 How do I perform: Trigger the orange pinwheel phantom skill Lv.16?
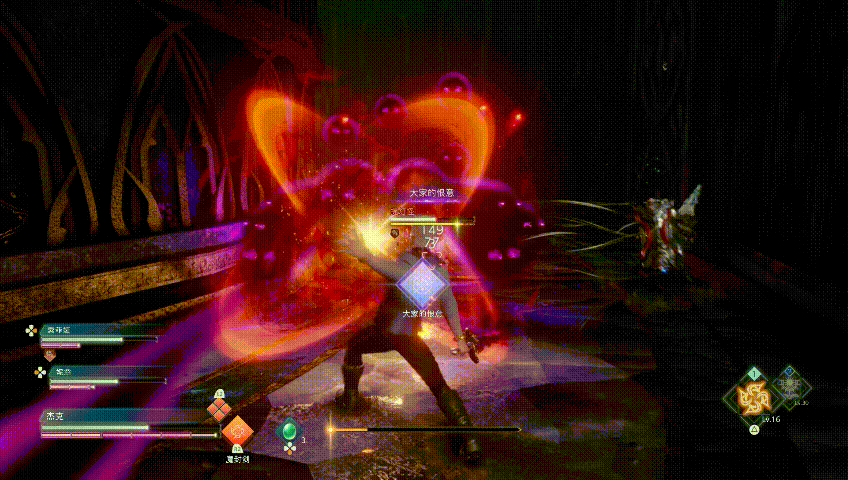click(x=751, y=399)
